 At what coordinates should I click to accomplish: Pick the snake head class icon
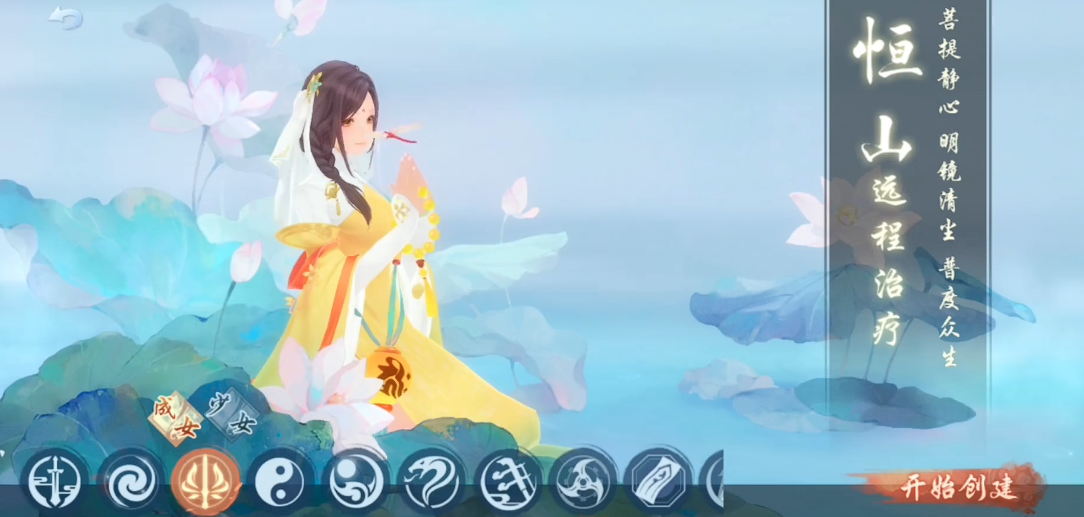click(433, 481)
